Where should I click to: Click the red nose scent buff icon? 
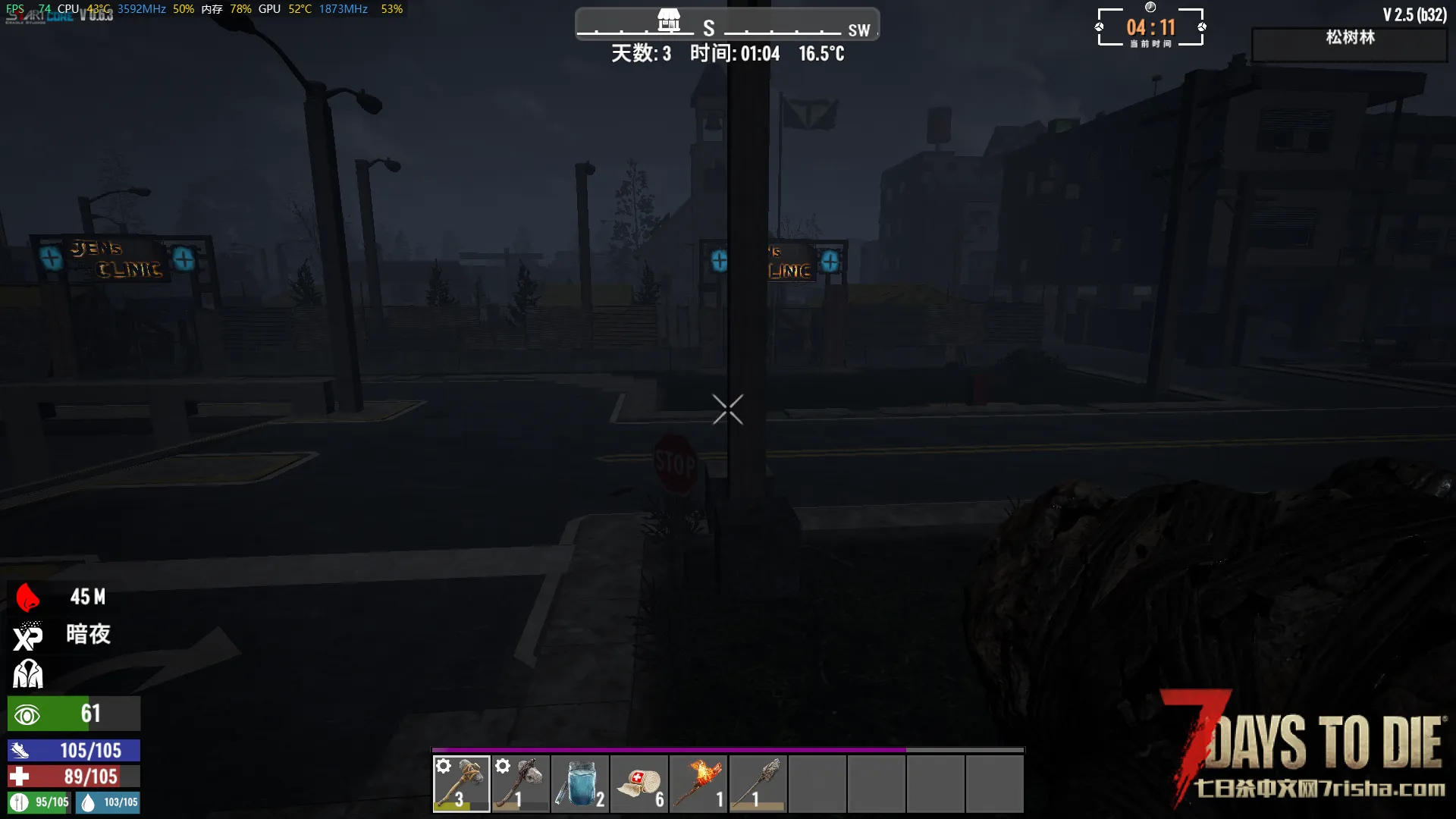[x=28, y=598]
